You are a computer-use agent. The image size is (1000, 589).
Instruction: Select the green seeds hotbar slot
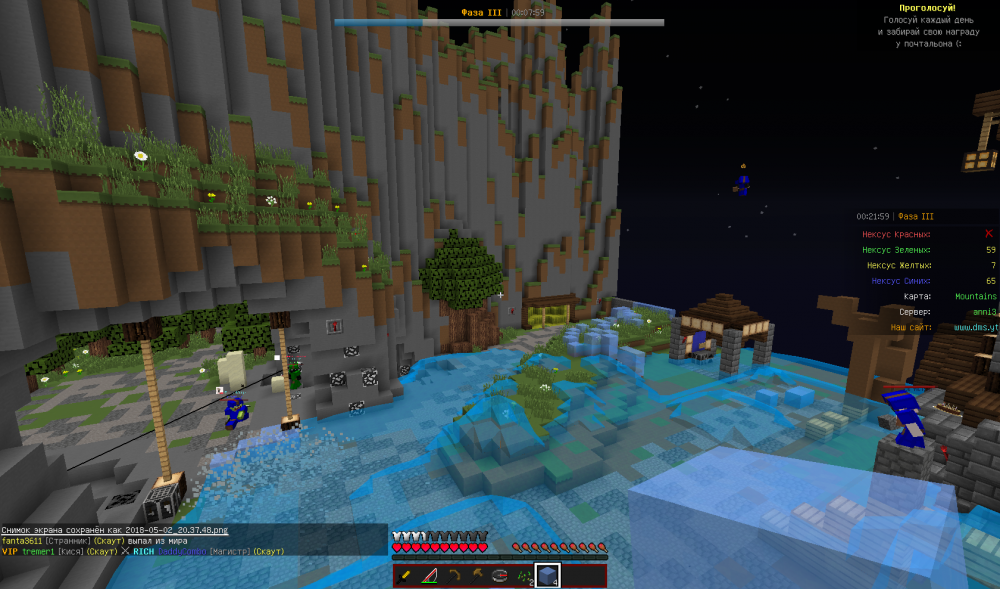coord(523,576)
